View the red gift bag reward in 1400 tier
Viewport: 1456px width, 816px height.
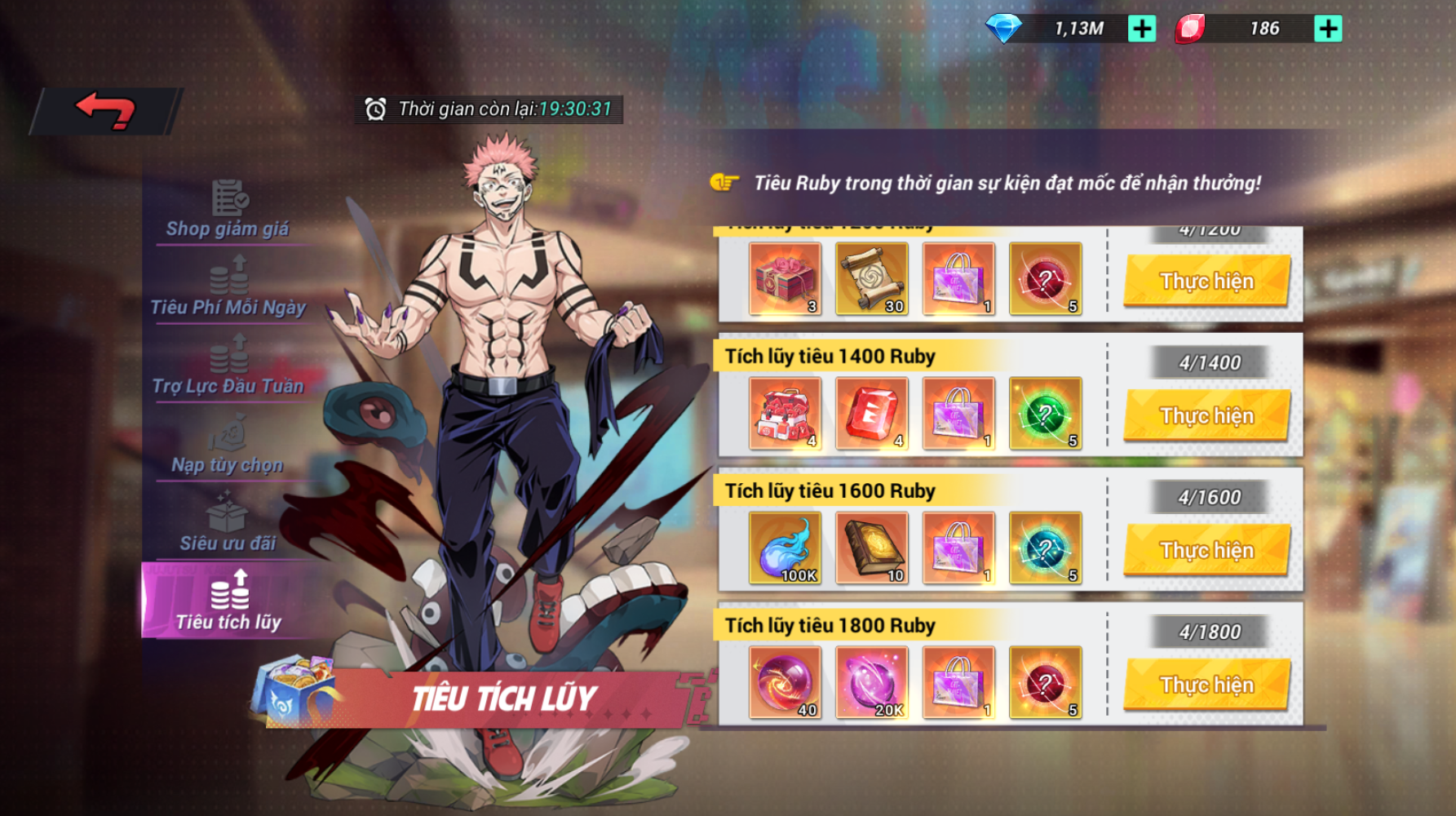(785, 414)
